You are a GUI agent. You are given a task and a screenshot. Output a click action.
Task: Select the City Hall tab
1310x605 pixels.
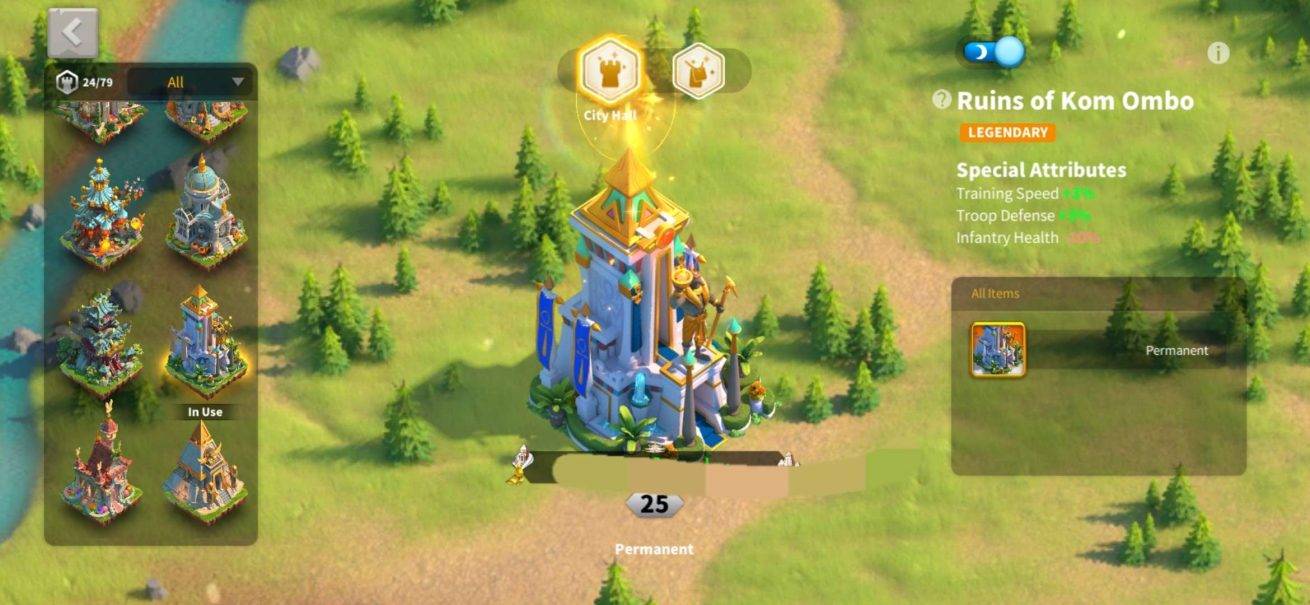point(611,70)
